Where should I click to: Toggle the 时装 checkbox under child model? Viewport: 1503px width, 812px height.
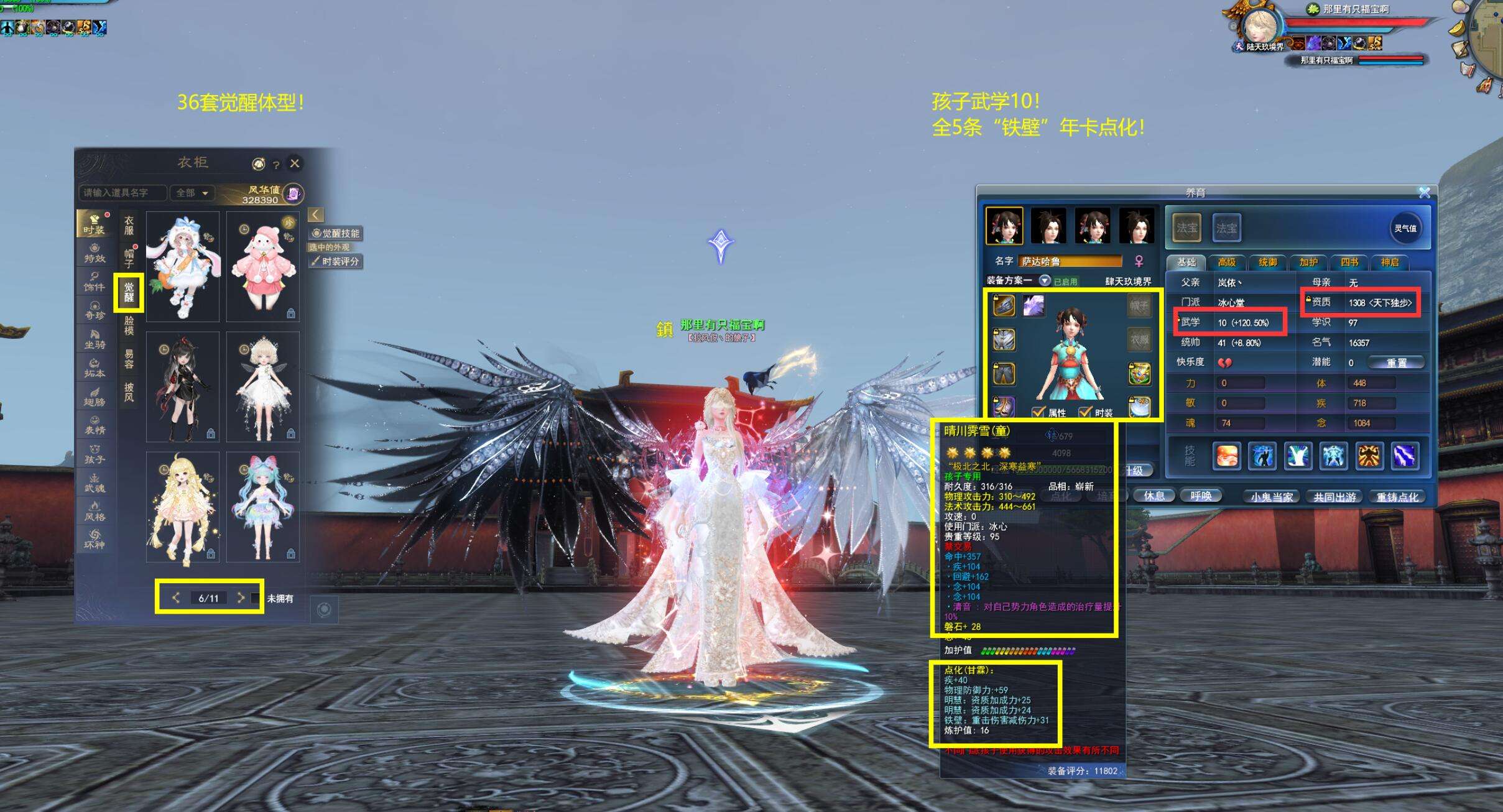[x=1086, y=412]
